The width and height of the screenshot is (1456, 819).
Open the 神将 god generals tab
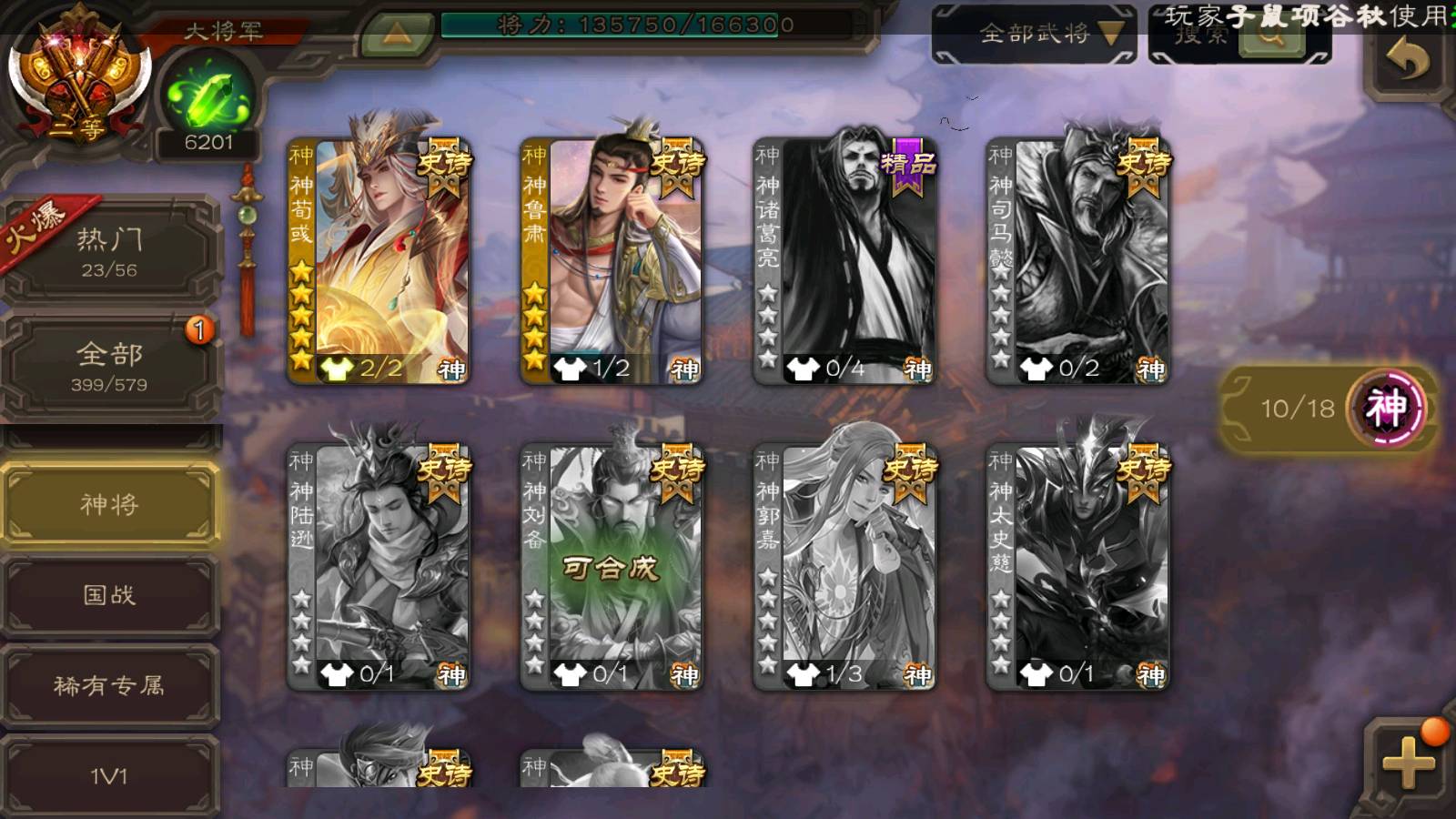click(109, 504)
